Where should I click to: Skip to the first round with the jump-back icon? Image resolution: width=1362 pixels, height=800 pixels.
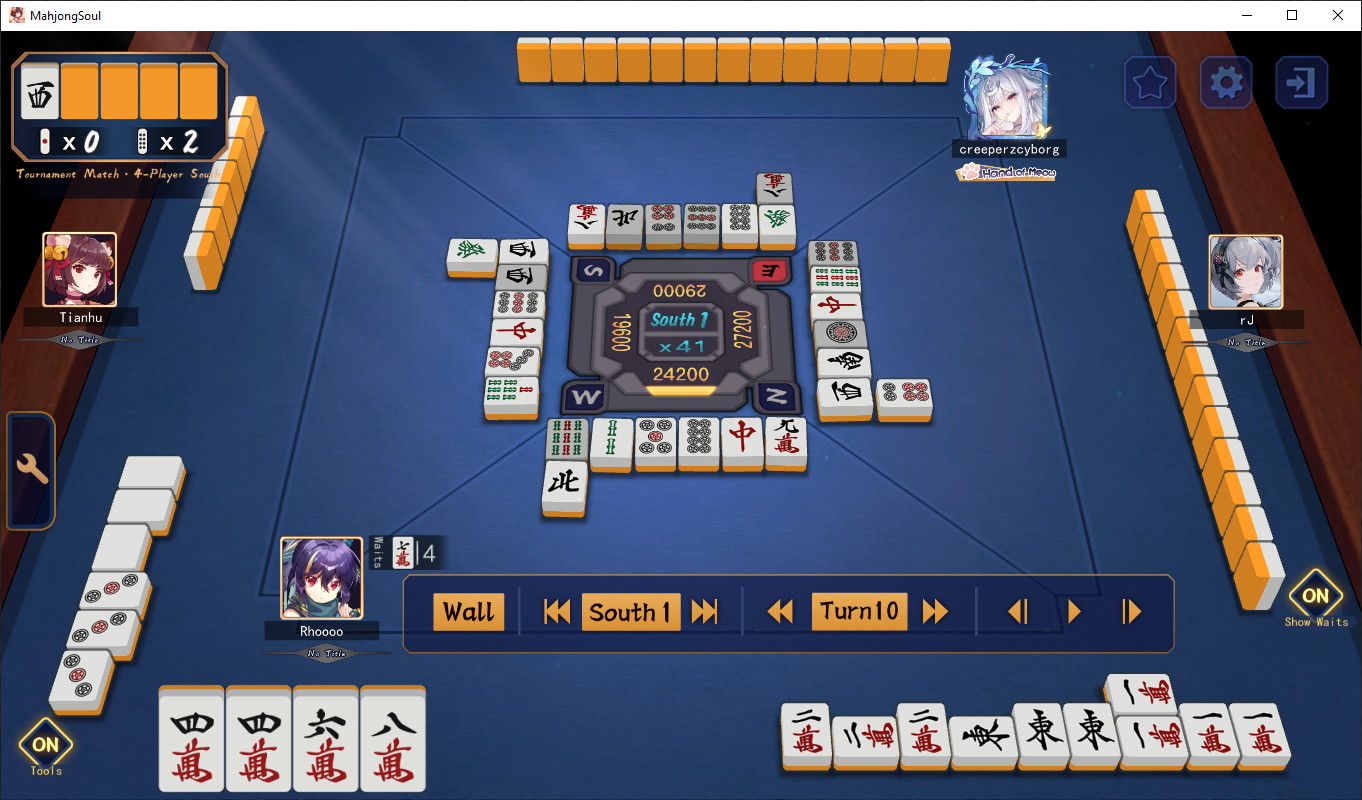click(x=557, y=612)
